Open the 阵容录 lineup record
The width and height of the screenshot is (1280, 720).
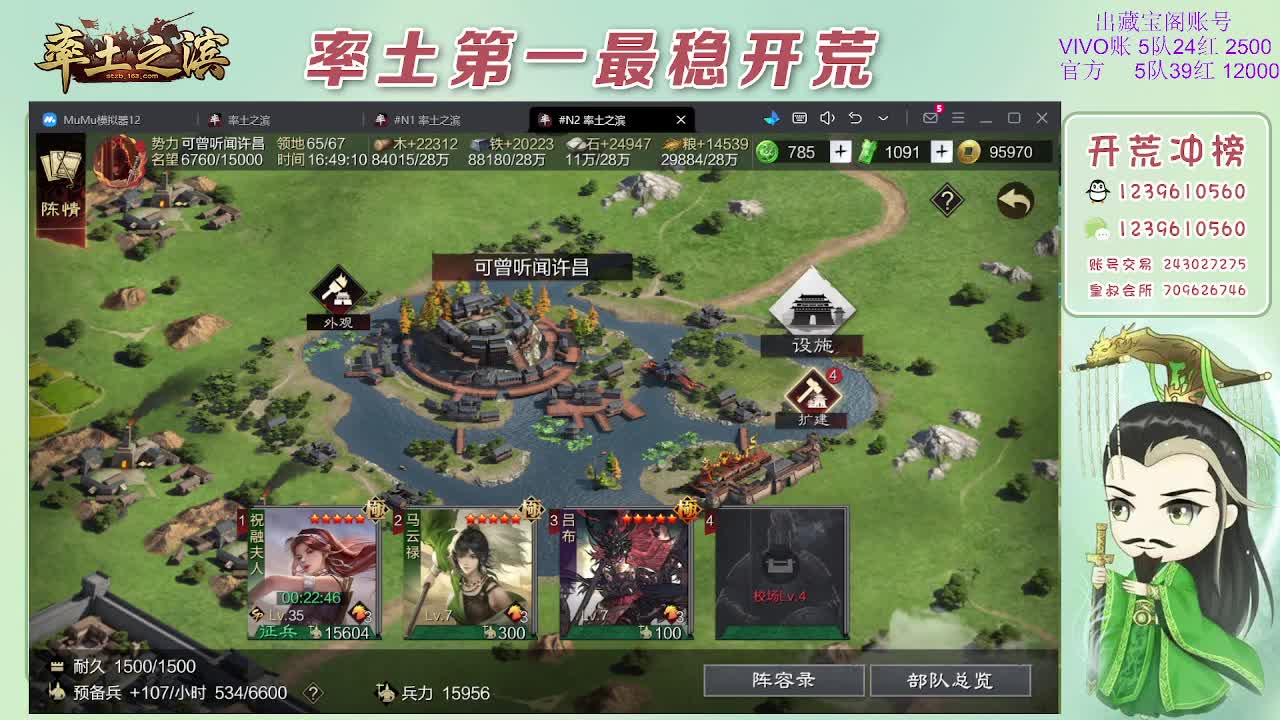[783, 680]
